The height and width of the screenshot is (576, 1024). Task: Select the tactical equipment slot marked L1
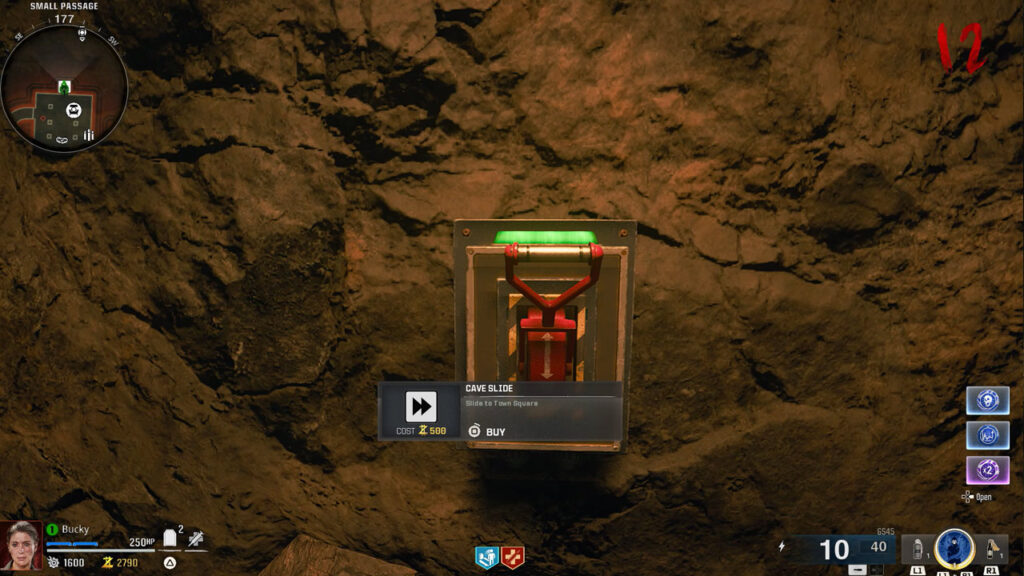[x=916, y=550]
